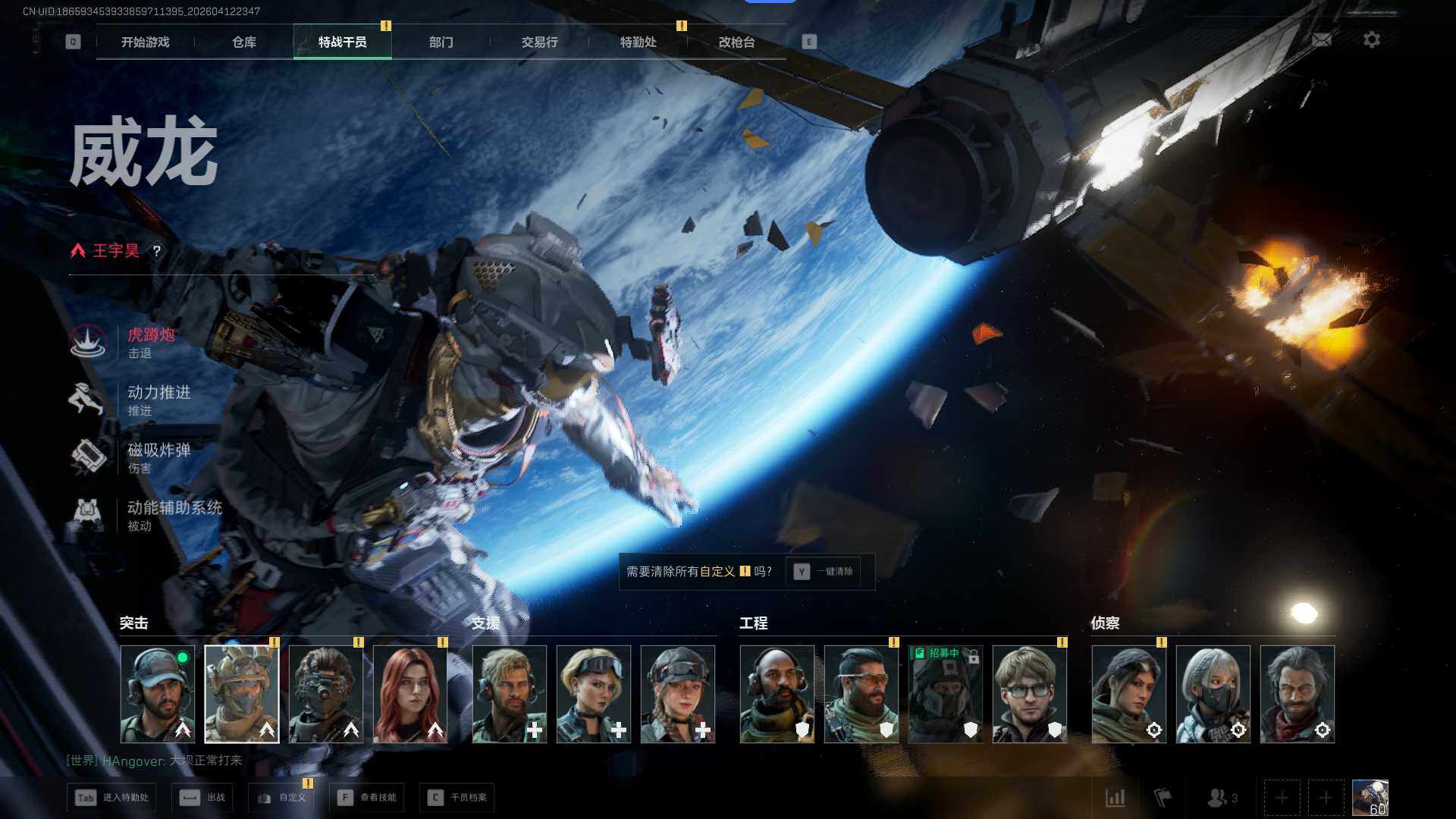Choose the masked silver-haired recon operator

pos(1213,694)
